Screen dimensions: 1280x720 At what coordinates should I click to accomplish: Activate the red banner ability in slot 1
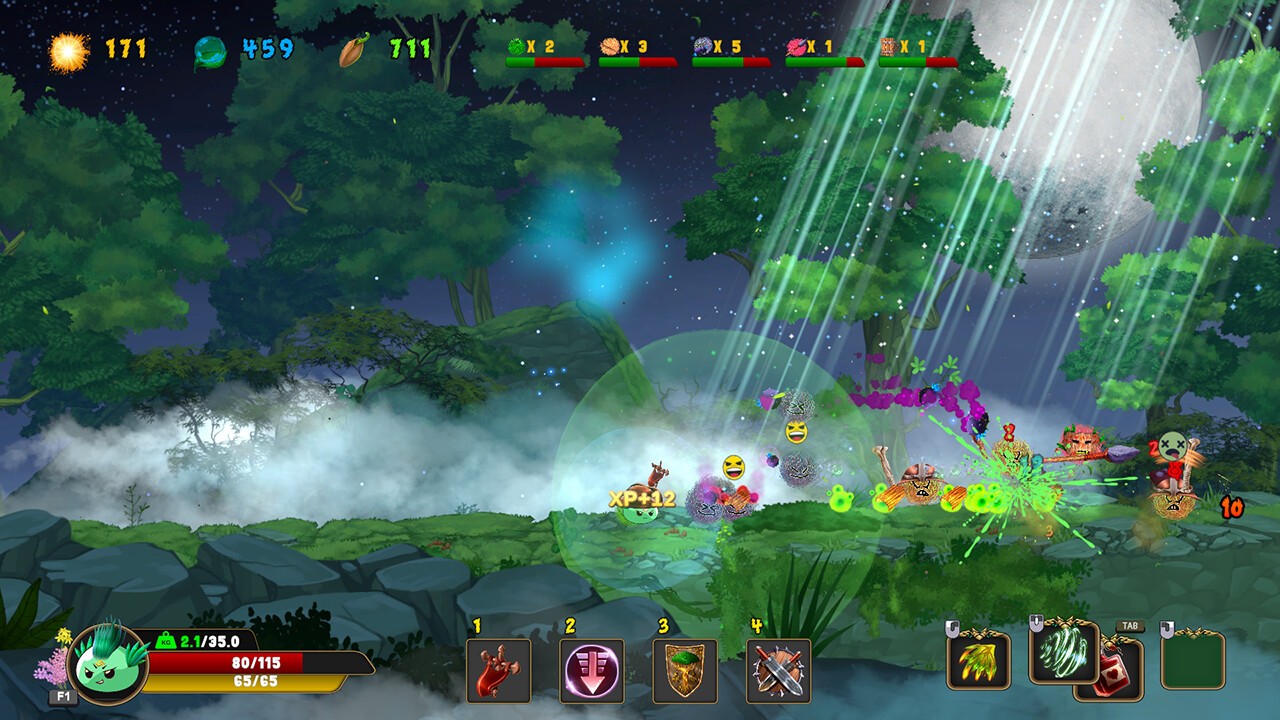[498, 671]
